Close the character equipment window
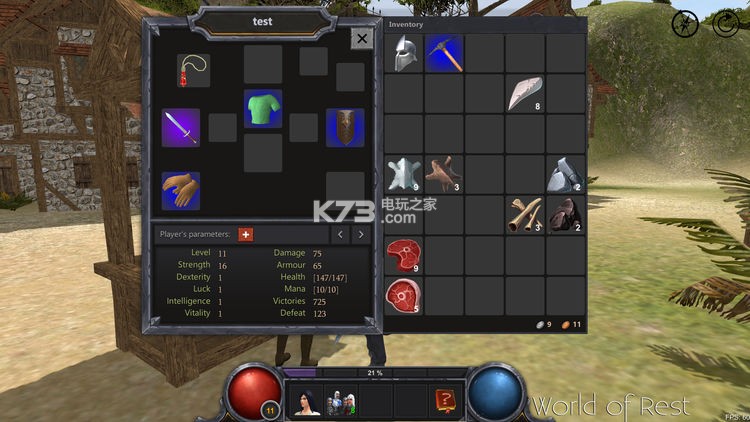 tap(362, 38)
